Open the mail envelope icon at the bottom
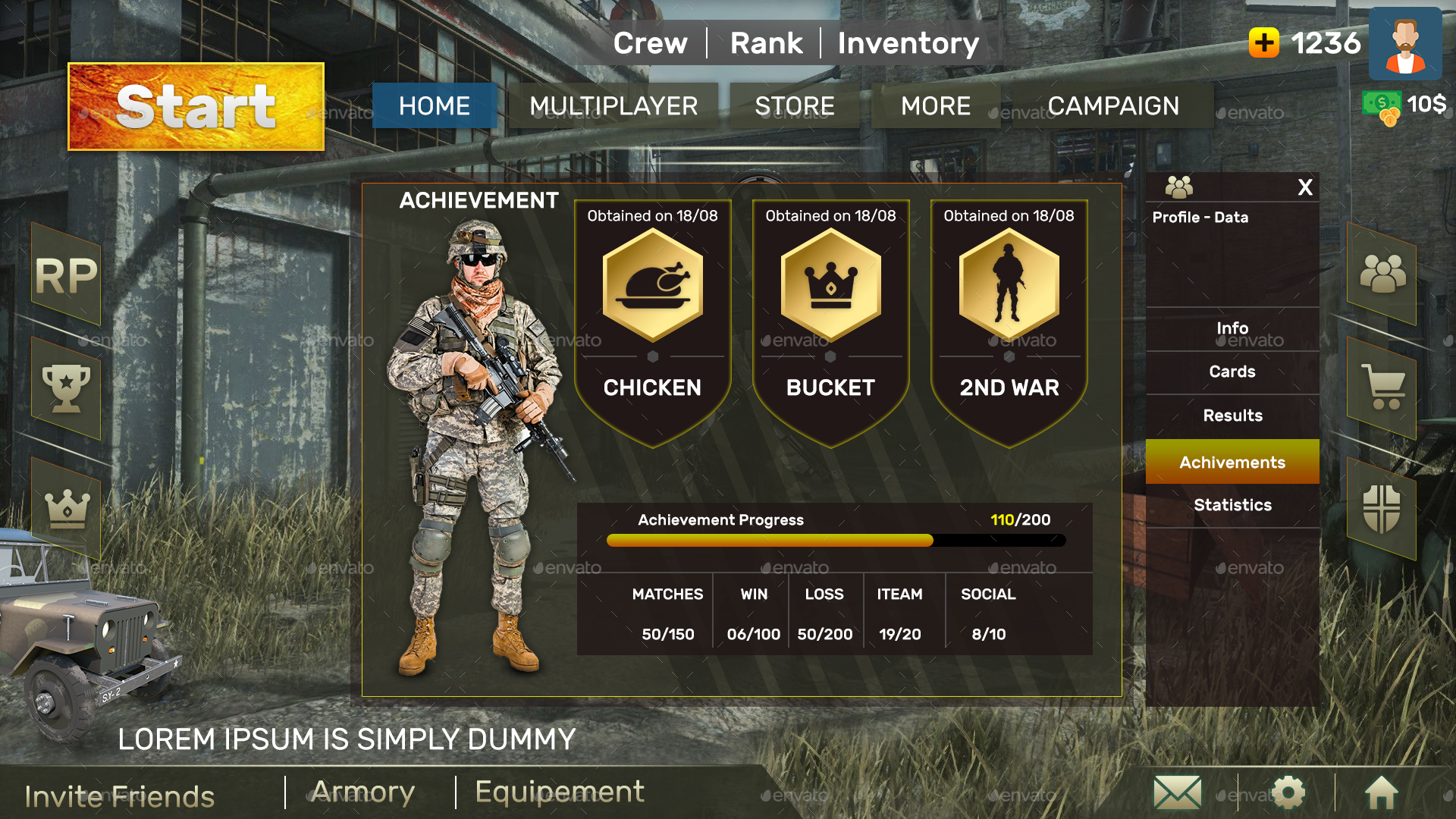 tap(1176, 792)
